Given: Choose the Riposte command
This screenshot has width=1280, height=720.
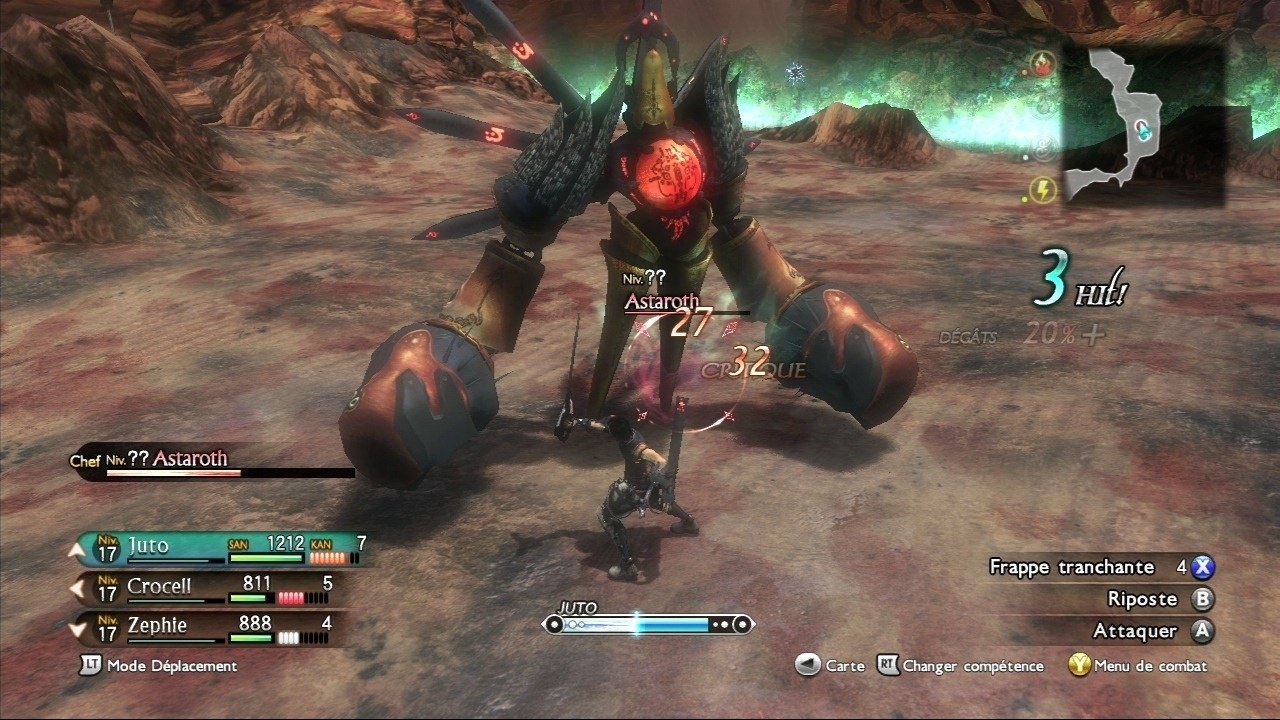Looking at the screenshot, I should click(1142, 599).
